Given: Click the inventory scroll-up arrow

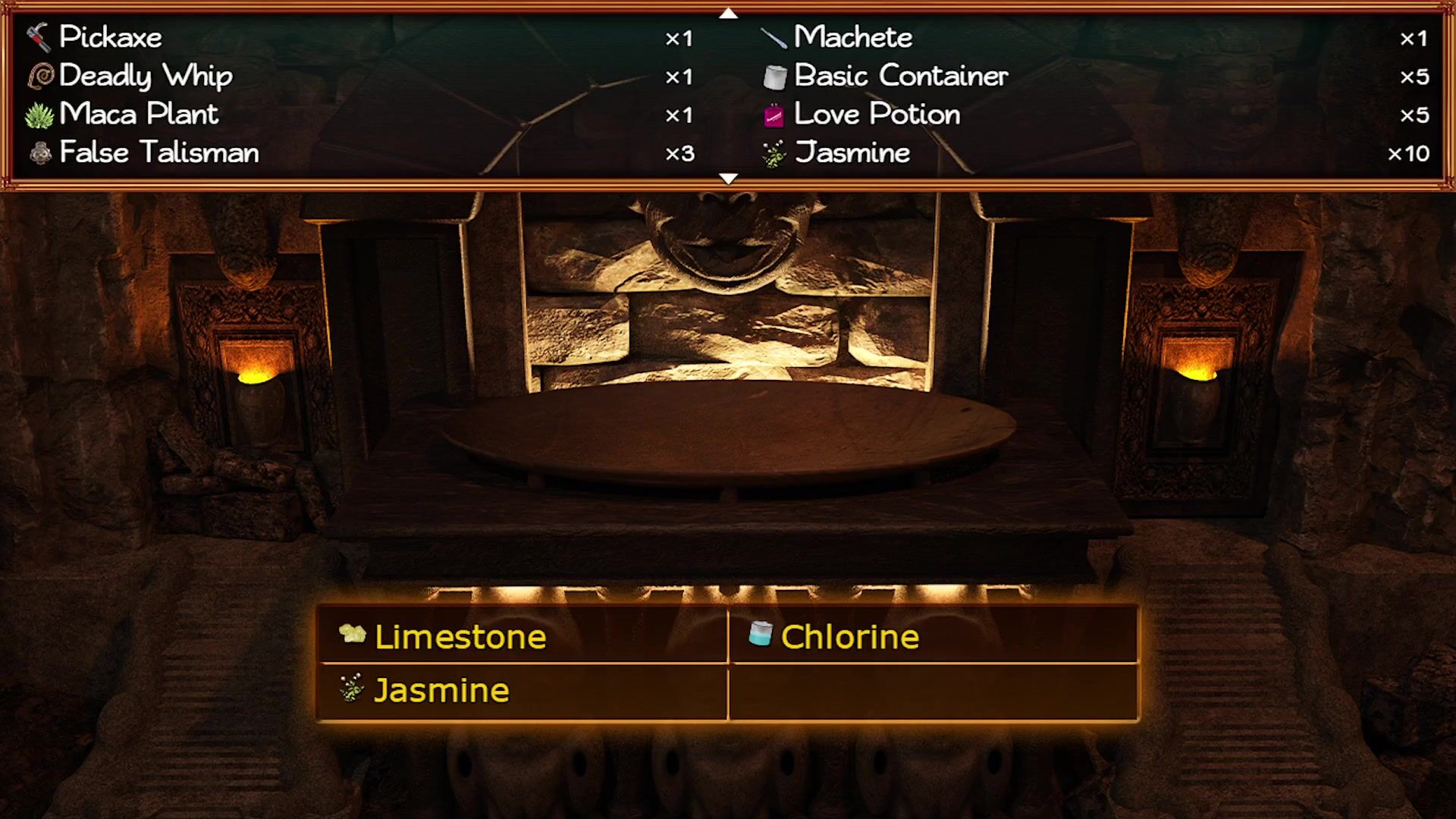Looking at the screenshot, I should click(728, 13).
